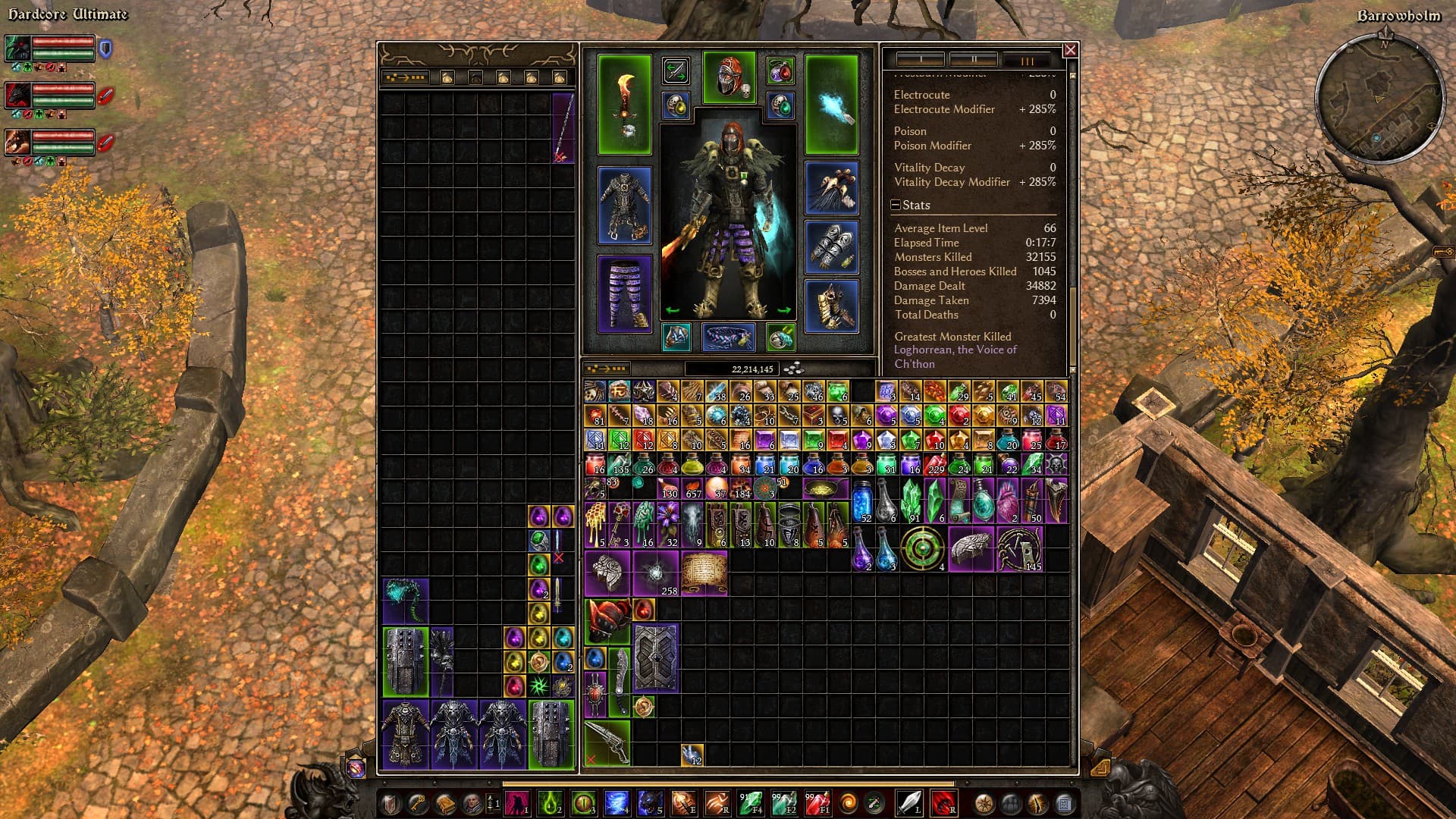This screenshot has width=1456, height=819.
Task: Toggle the weapon swap button
Action: (675, 71)
